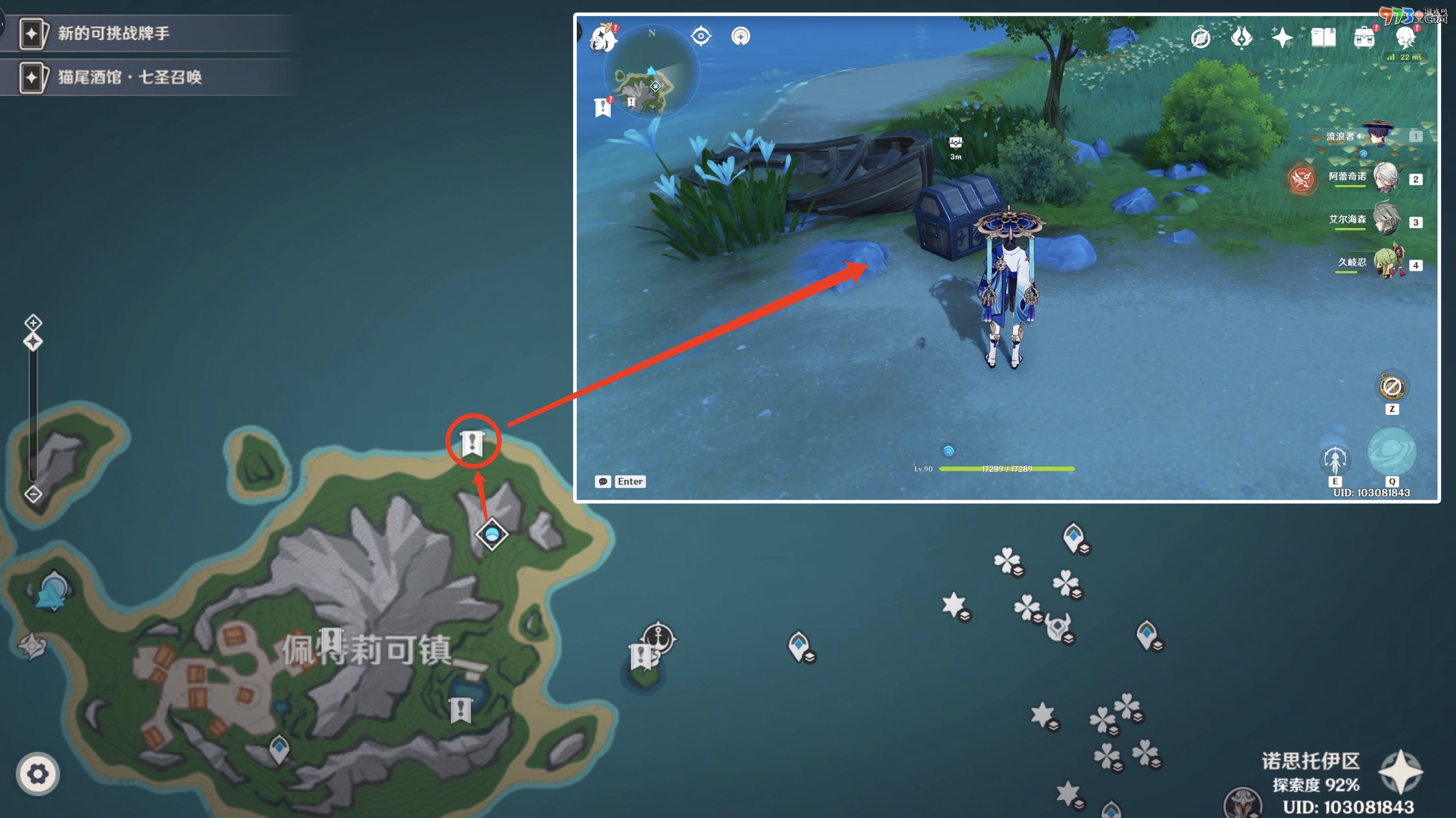
Task: Open the party setup teleport icon beside the eye
Action: (741, 36)
